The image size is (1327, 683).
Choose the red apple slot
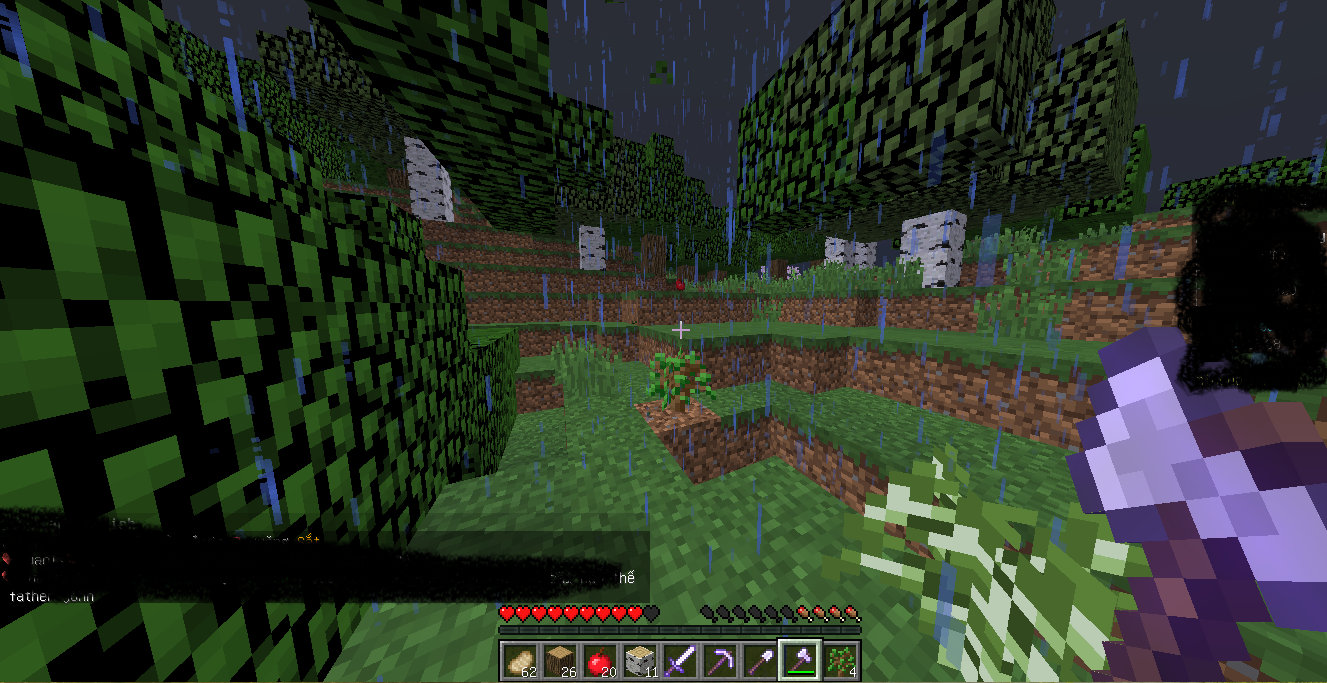tap(600, 660)
